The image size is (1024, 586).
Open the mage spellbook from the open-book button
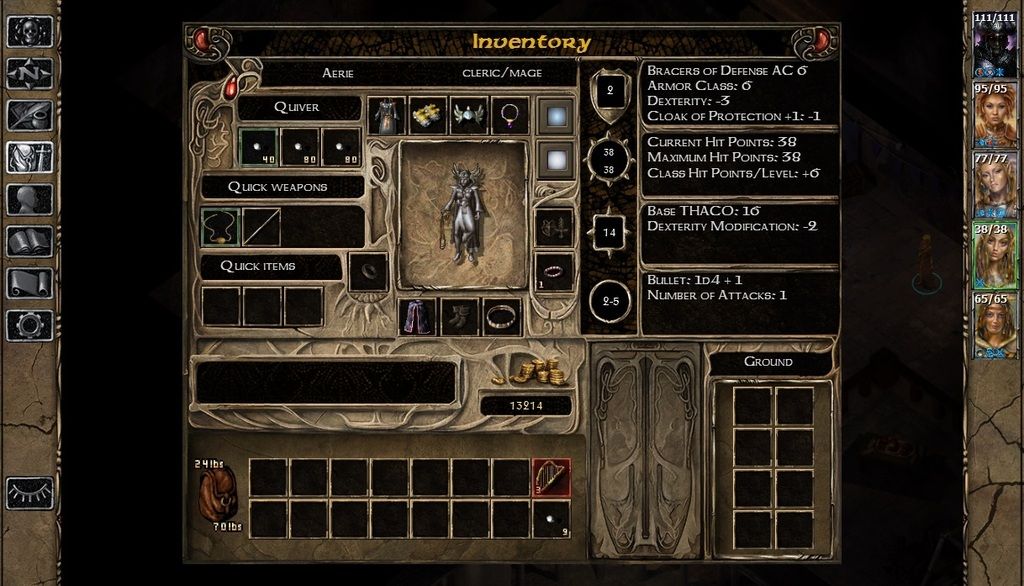[29, 241]
